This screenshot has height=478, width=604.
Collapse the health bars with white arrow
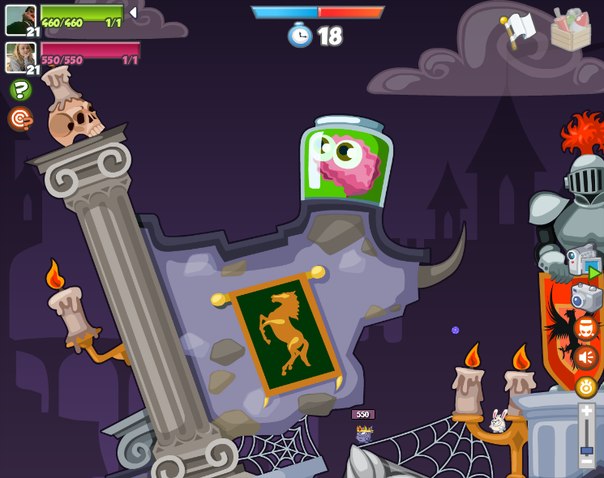coord(133,12)
